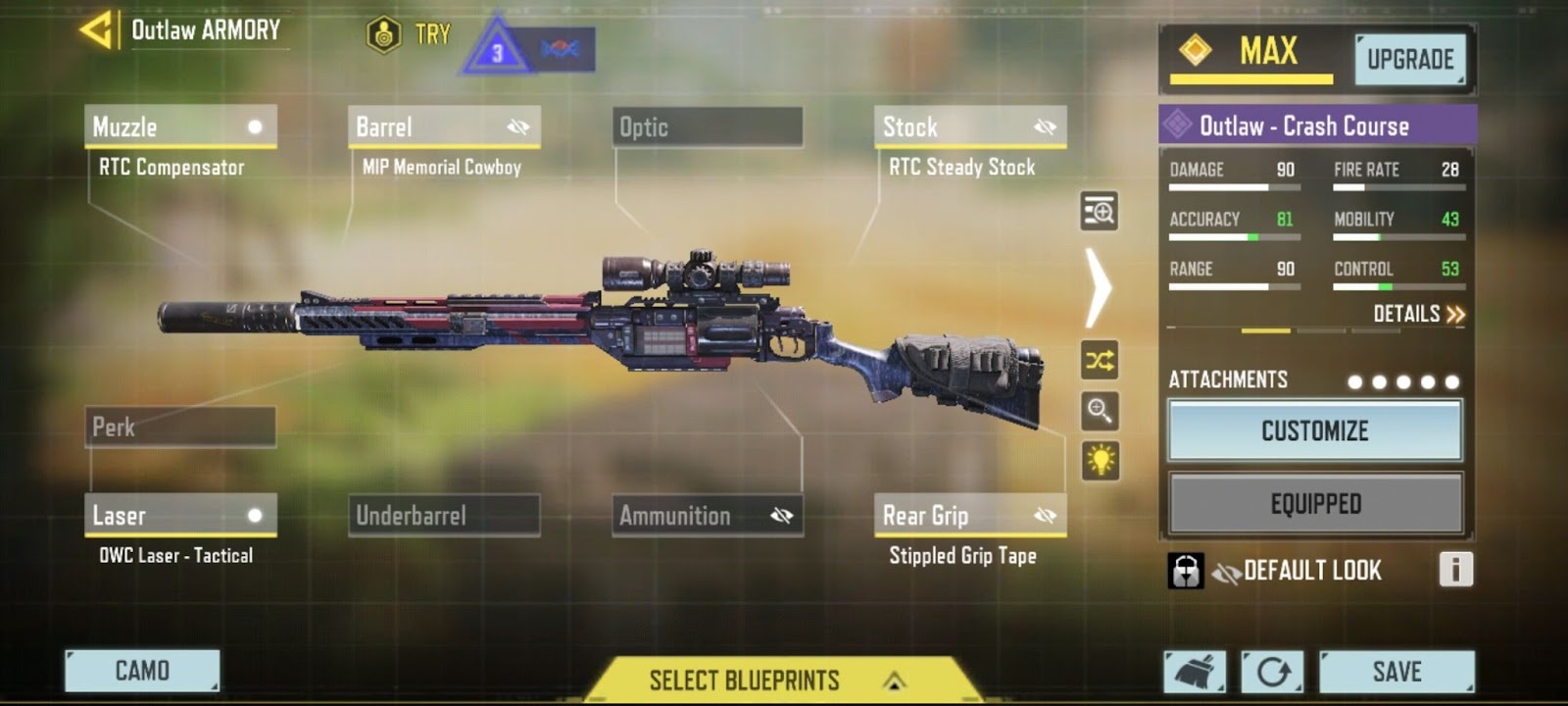Choose the empty Optic slot
1568x706 pixels.
pyautogui.click(x=707, y=126)
